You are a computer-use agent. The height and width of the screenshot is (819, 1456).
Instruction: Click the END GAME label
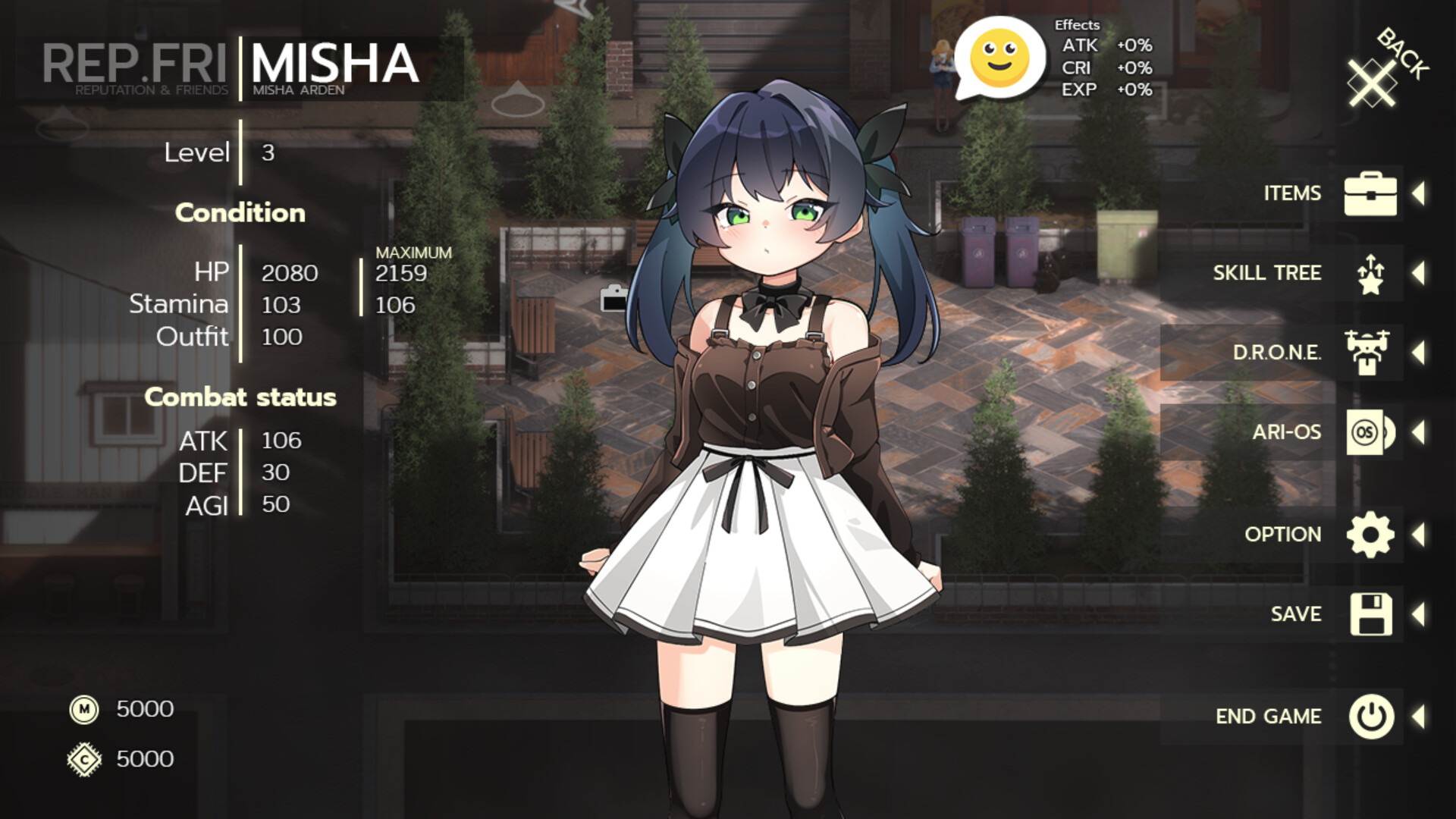click(1269, 716)
